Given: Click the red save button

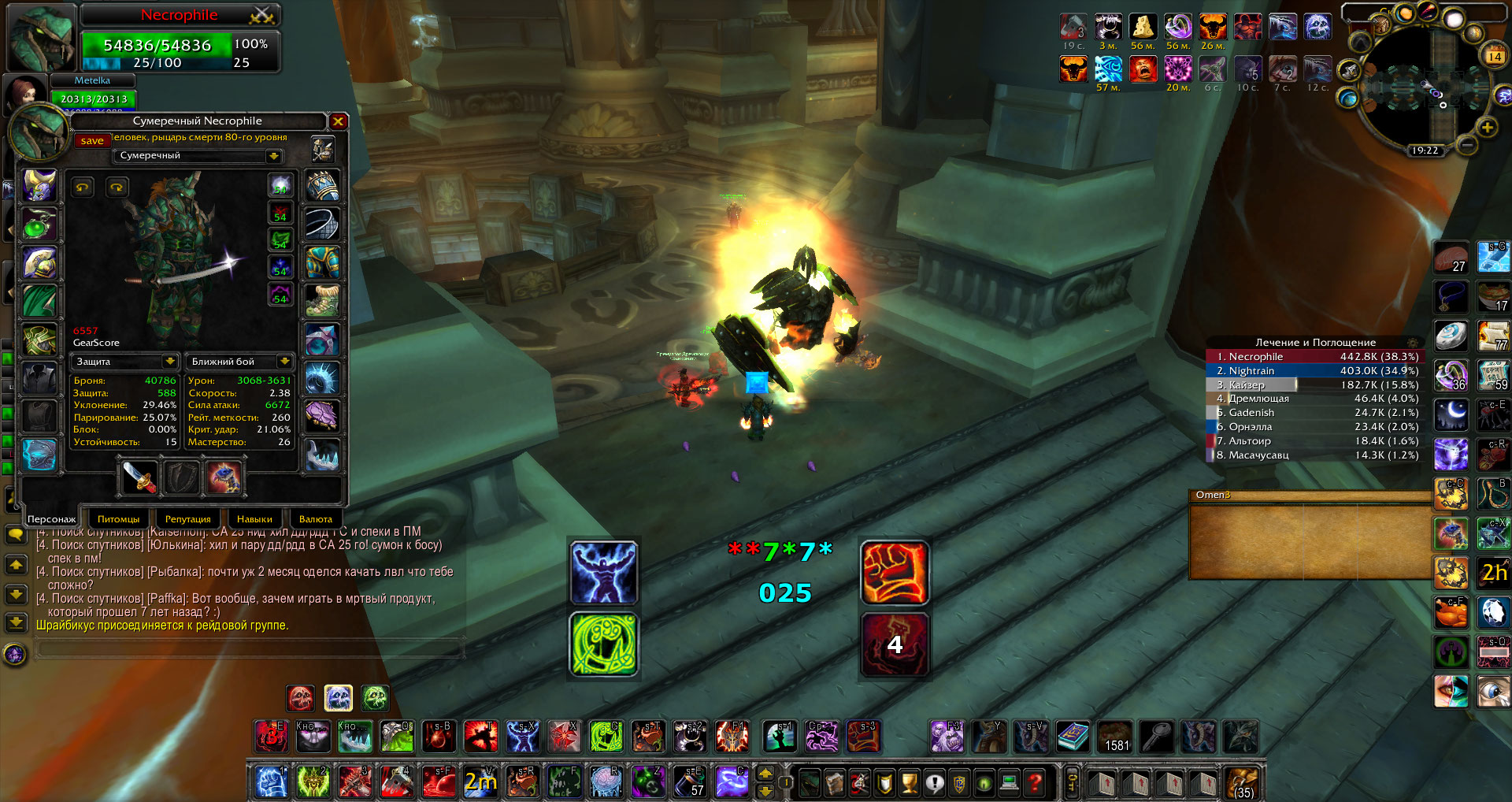Looking at the screenshot, I should tap(92, 141).
